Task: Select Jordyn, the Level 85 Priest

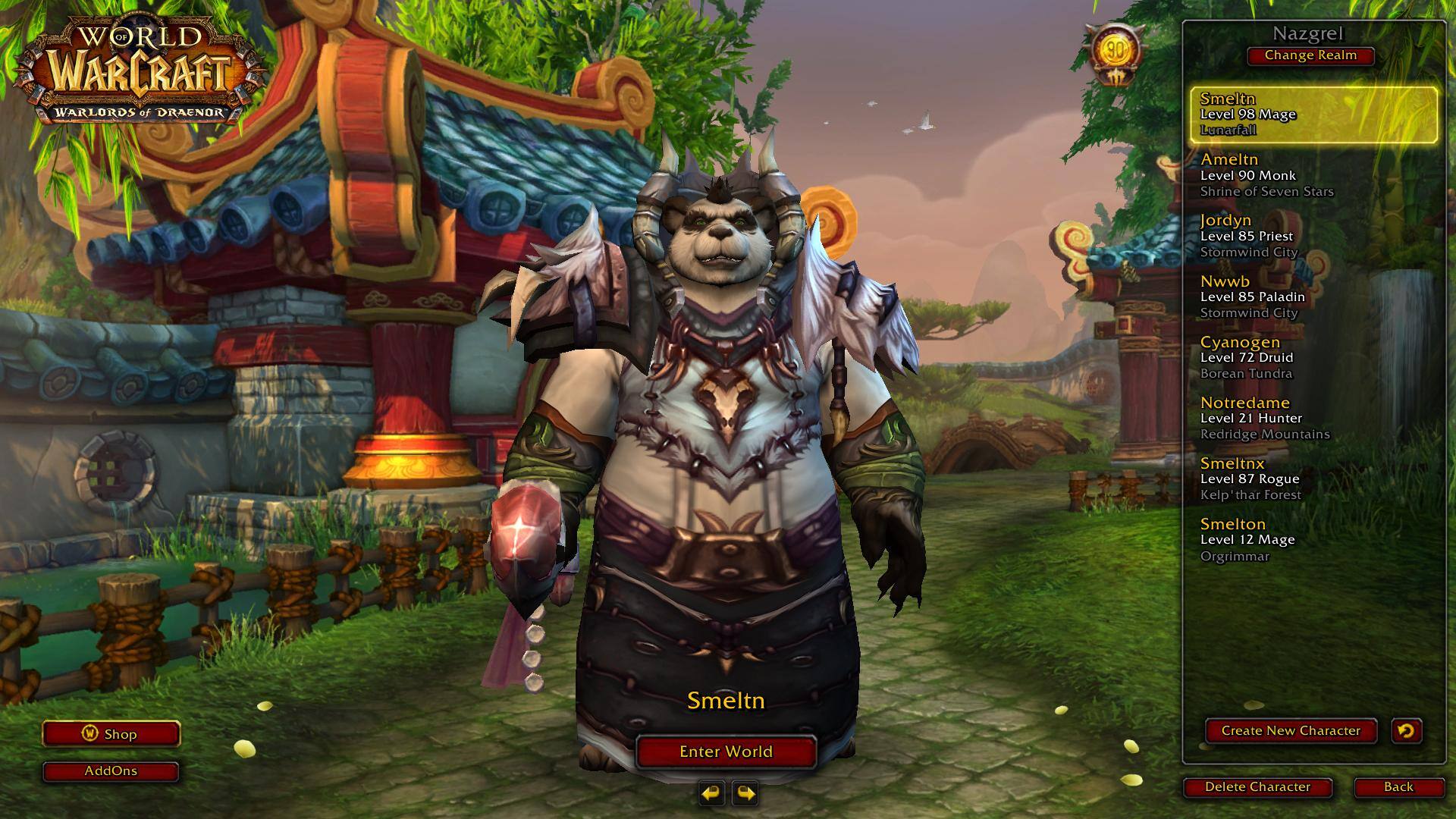Action: 1313,236
